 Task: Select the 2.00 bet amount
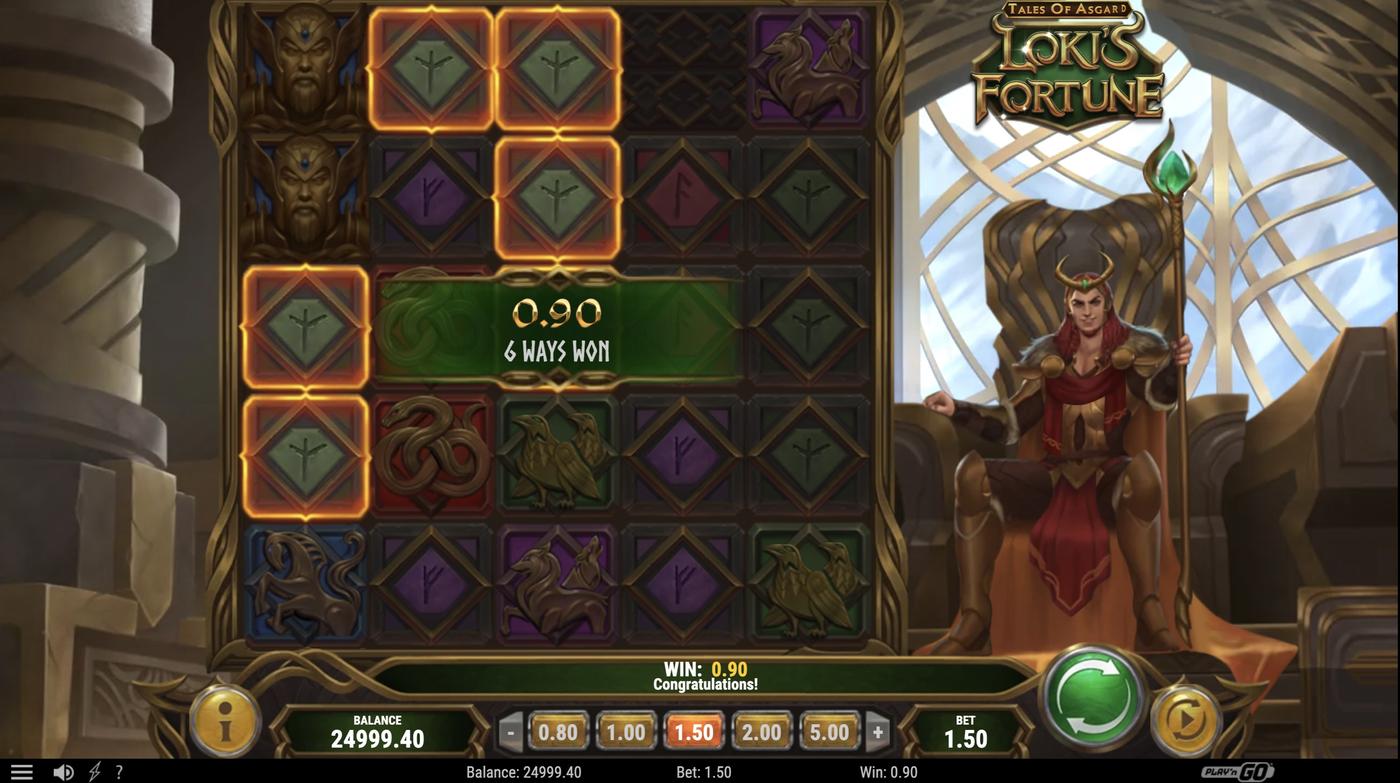pyautogui.click(x=760, y=731)
